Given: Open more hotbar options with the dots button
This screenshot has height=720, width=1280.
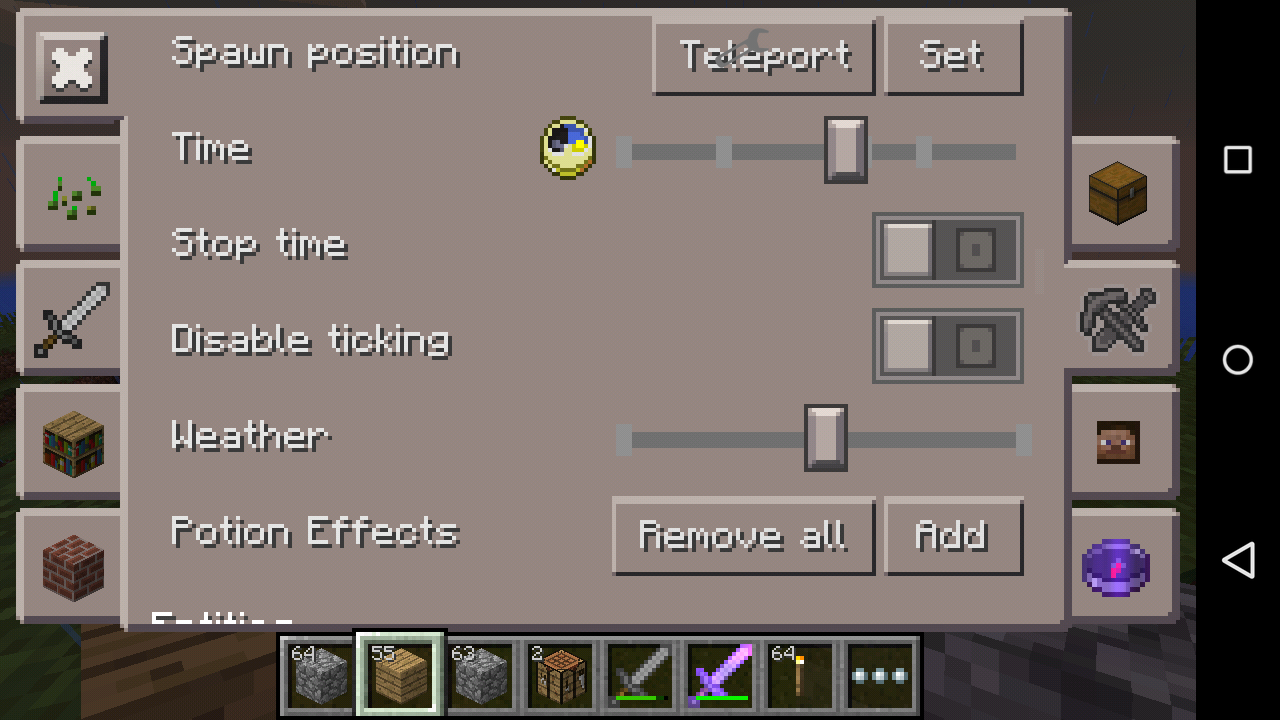Looking at the screenshot, I should (880, 673).
